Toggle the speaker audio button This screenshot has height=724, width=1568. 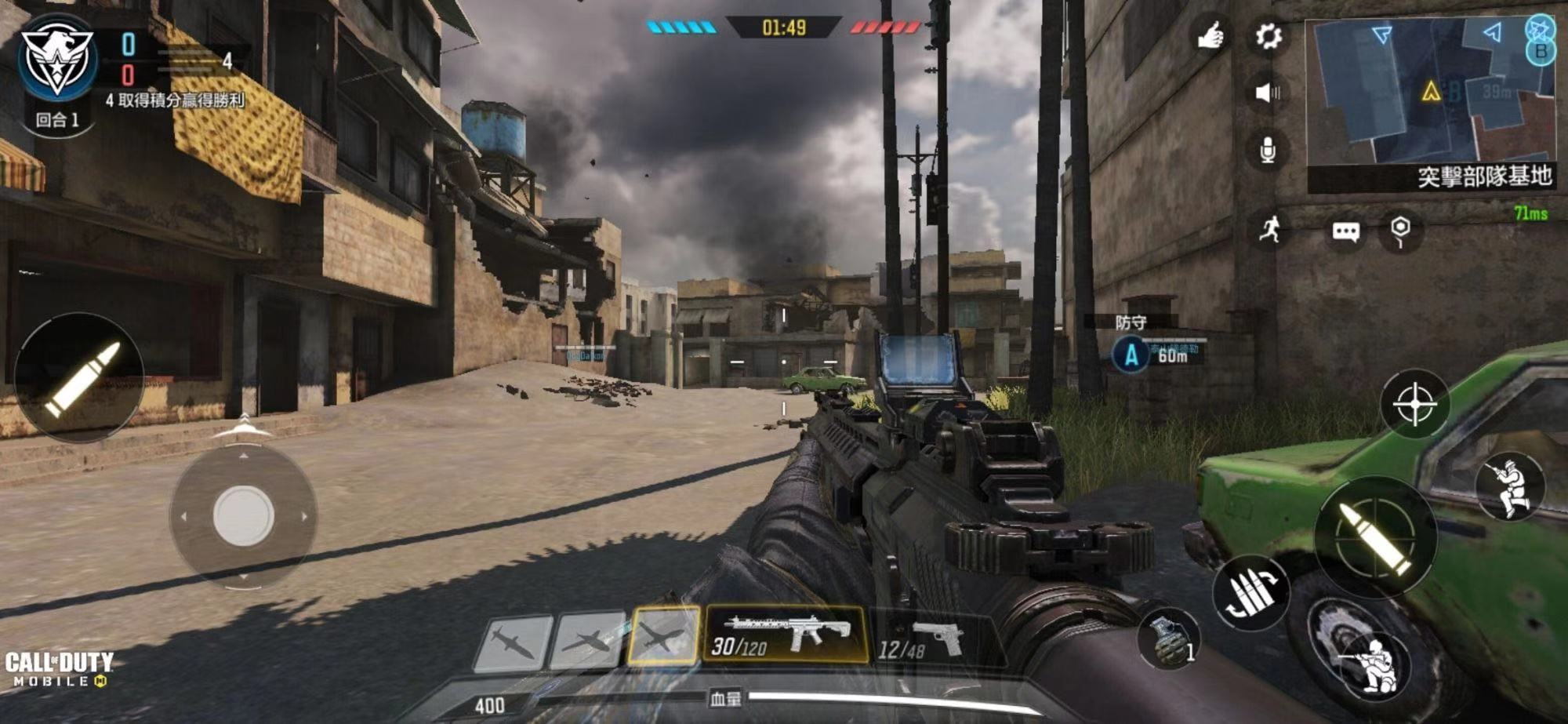coord(1267,93)
